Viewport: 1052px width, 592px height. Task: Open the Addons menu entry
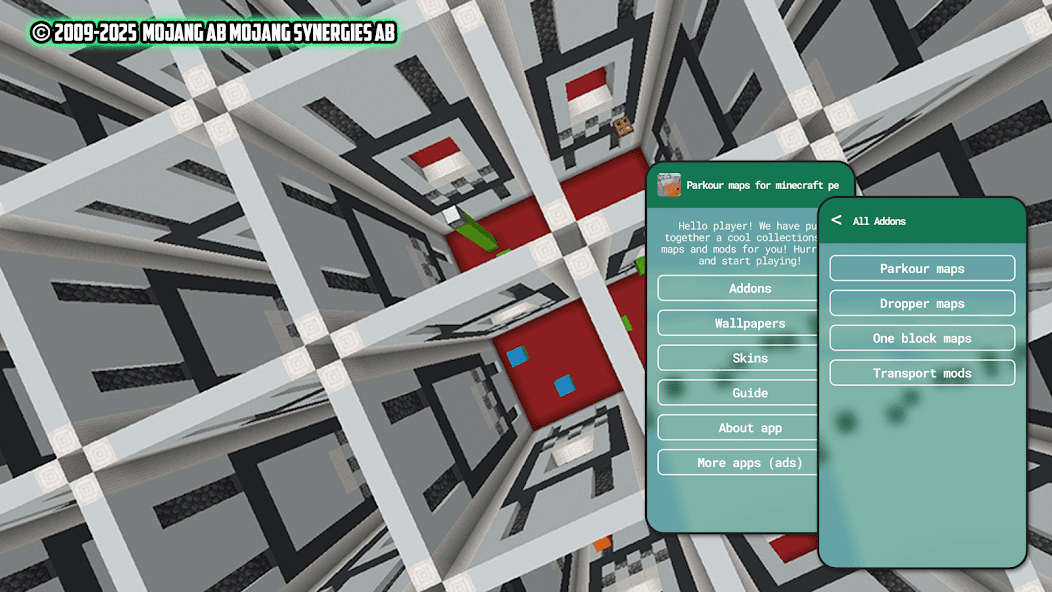pos(738,288)
